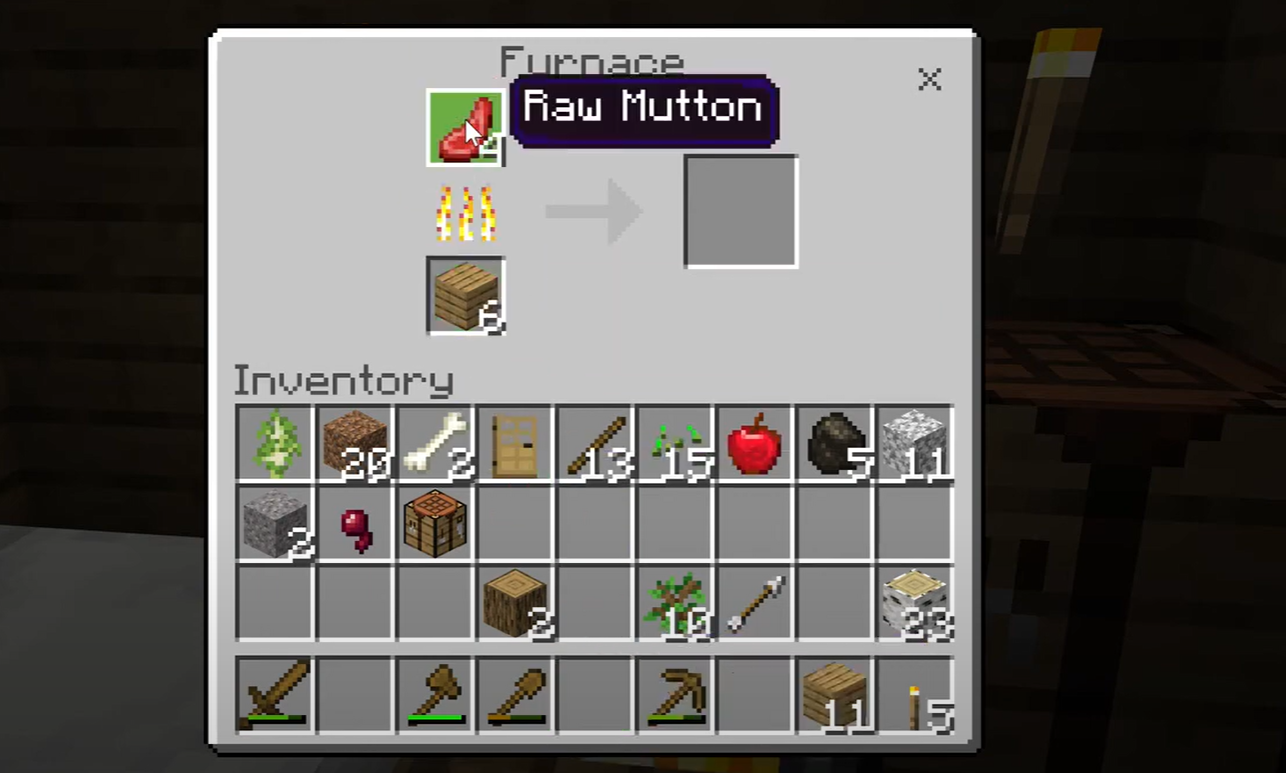Choose the wooden door item
Viewport: 1286px width, 773px height.
(x=515, y=443)
